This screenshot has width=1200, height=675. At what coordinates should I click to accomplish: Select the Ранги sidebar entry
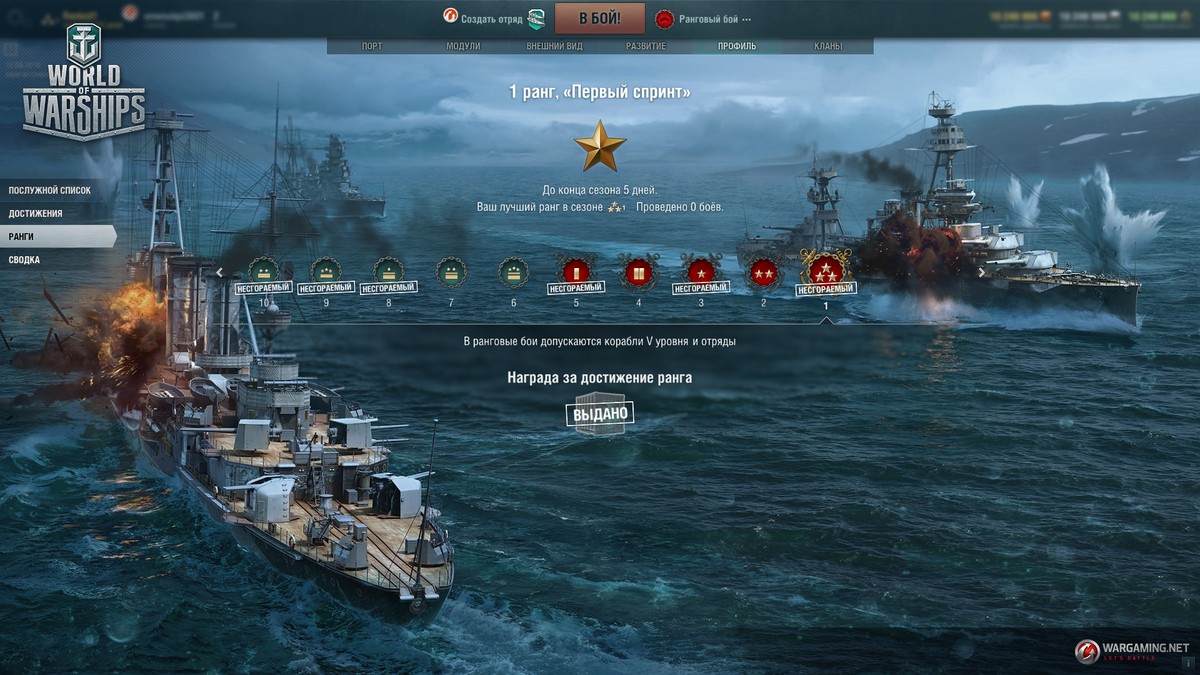[x=22, y=237]
